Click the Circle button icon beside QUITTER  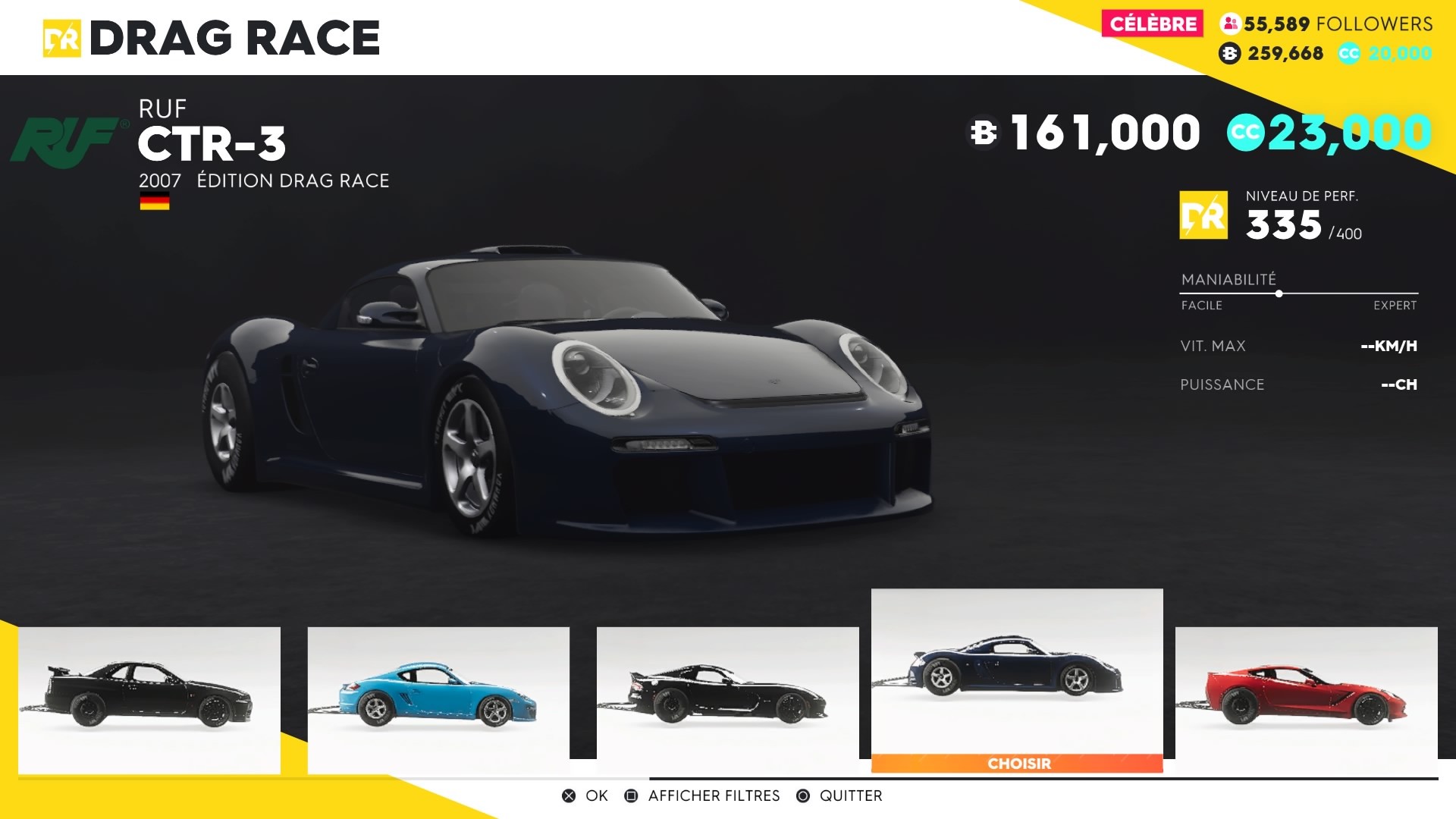point(801,795)
